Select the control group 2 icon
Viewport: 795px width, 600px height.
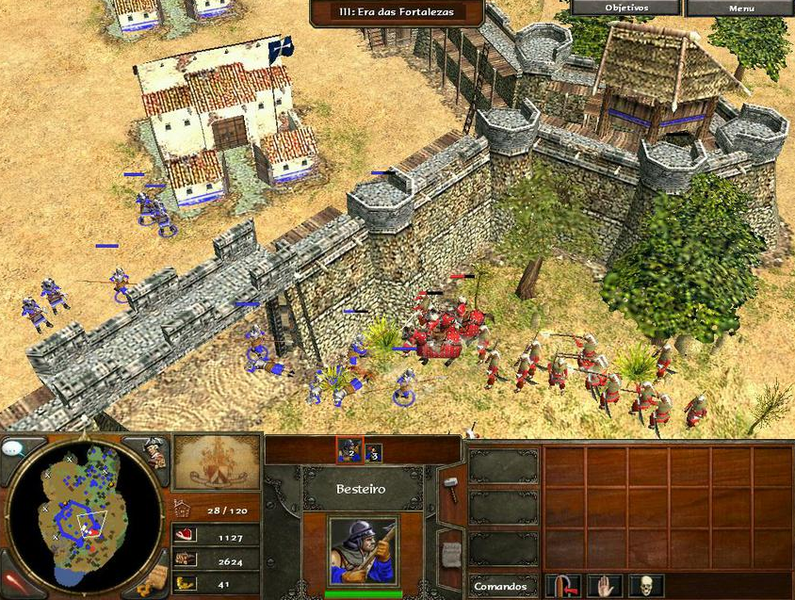349,452
